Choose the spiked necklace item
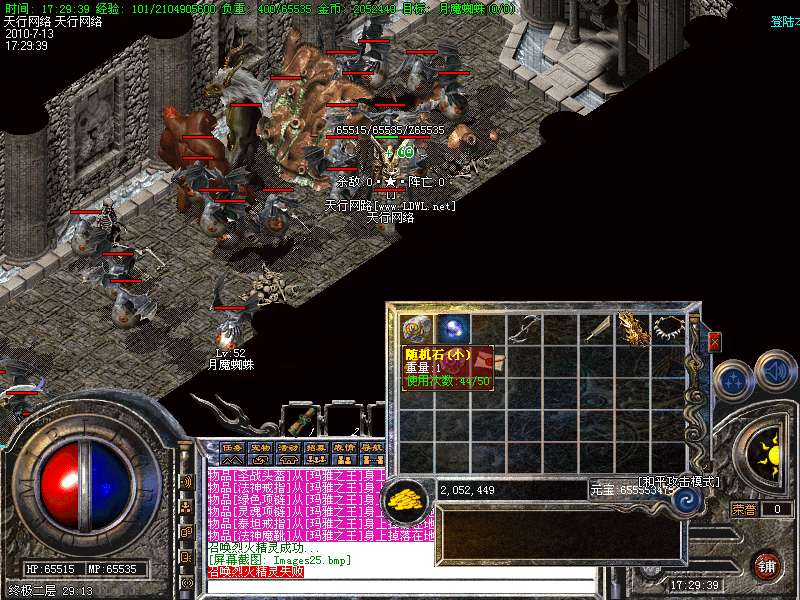The width and height of the screenshot is (800, 600). tap(667, 328)
